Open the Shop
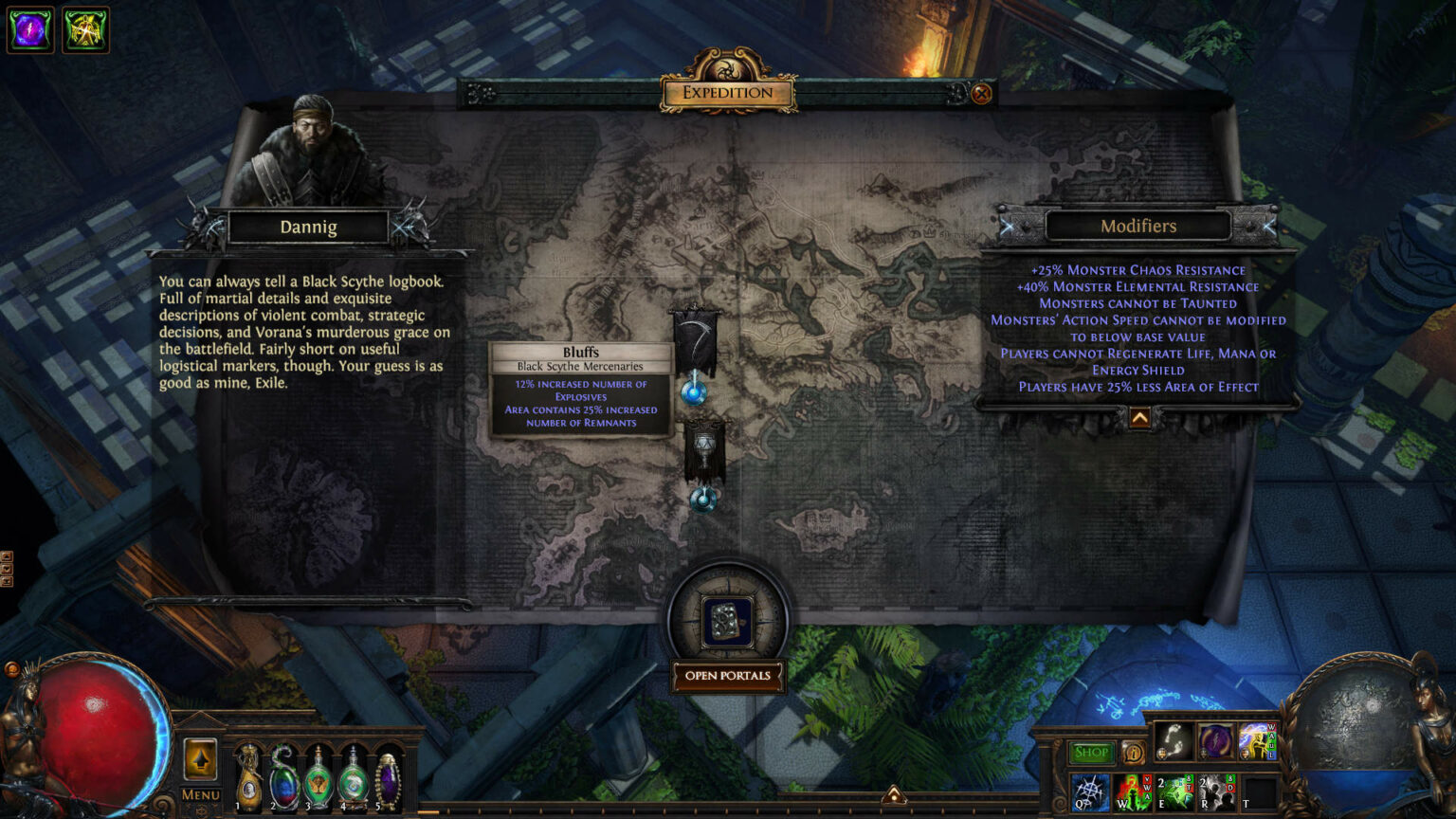1456x819 pixels. point(1091,752)
